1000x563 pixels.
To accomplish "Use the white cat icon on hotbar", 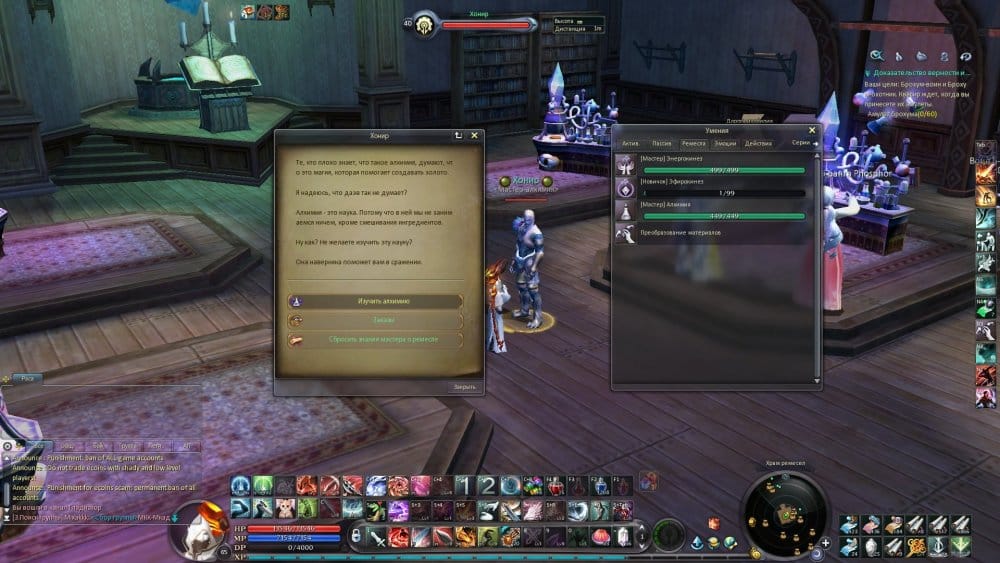I will tap(286, 509).
